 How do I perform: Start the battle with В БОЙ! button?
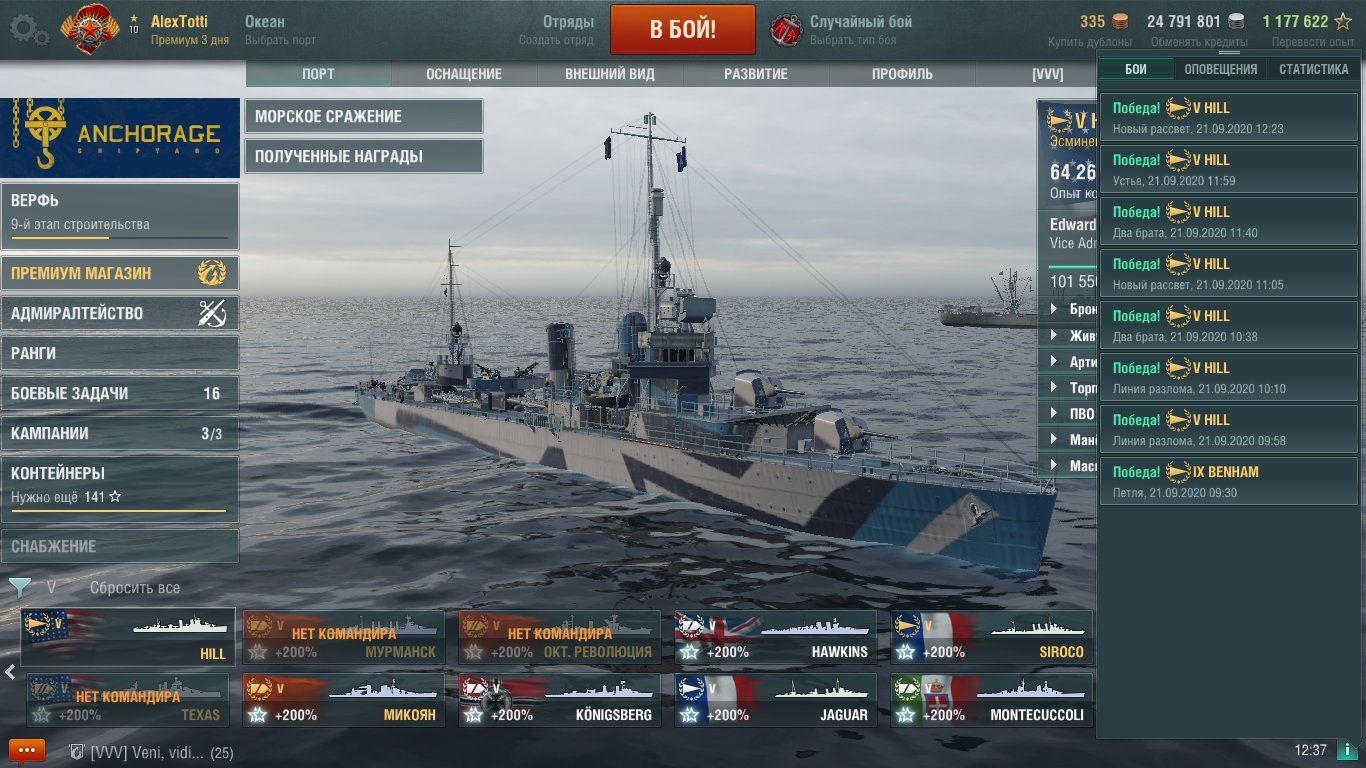point(682,29)
